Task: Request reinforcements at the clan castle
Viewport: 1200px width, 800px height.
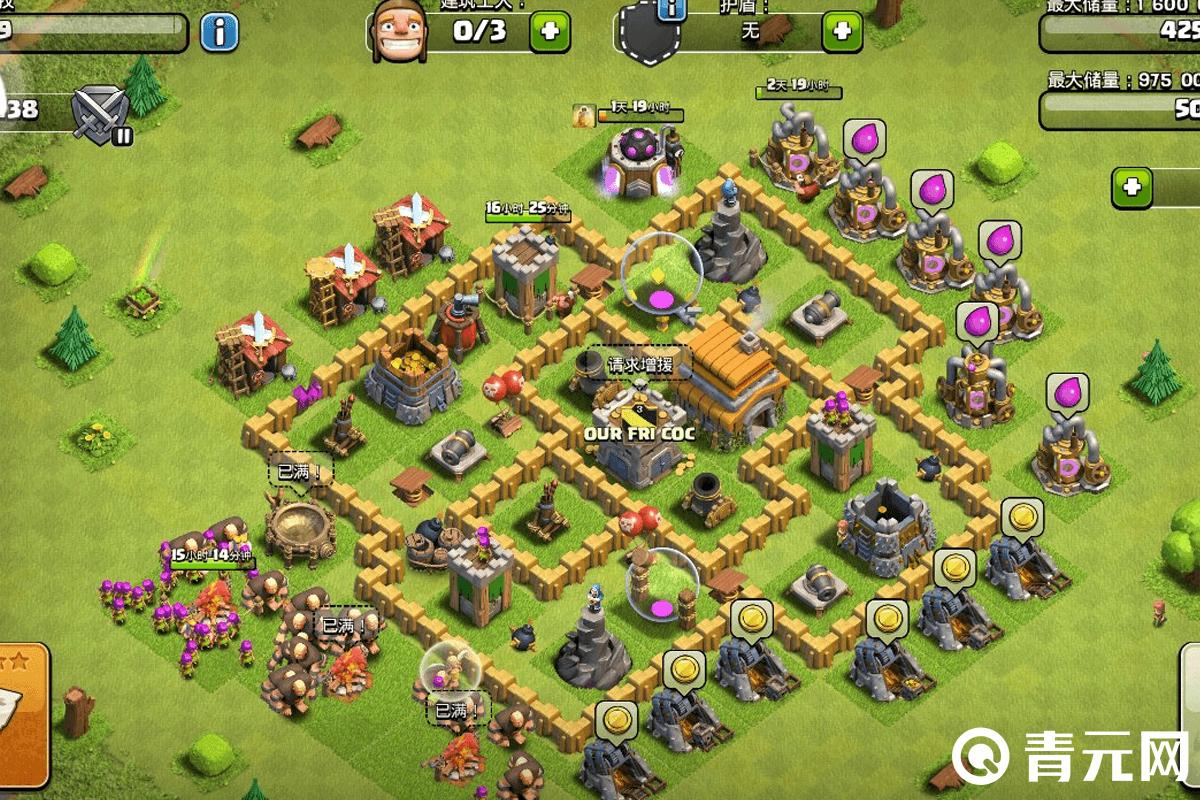Action: click(635, 365)
